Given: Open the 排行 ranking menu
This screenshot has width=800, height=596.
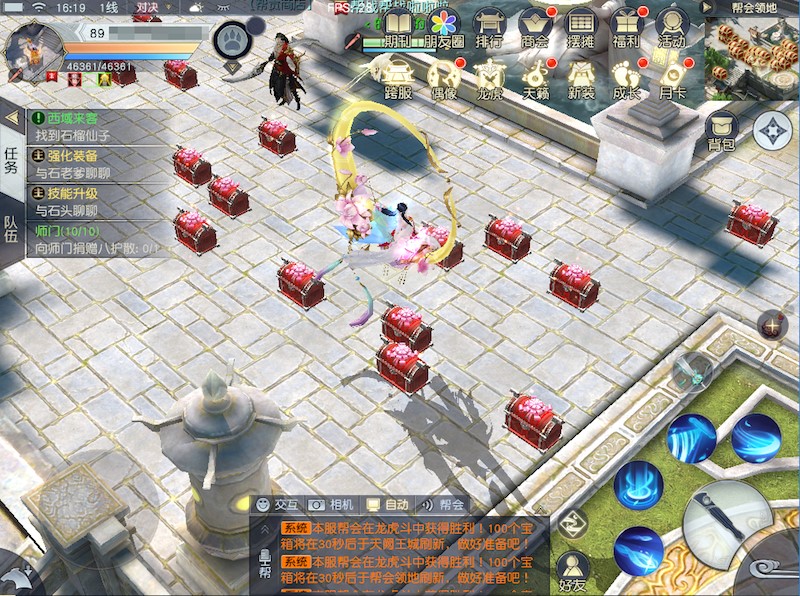Looking at the screenshot, I should tap(489, 28).
